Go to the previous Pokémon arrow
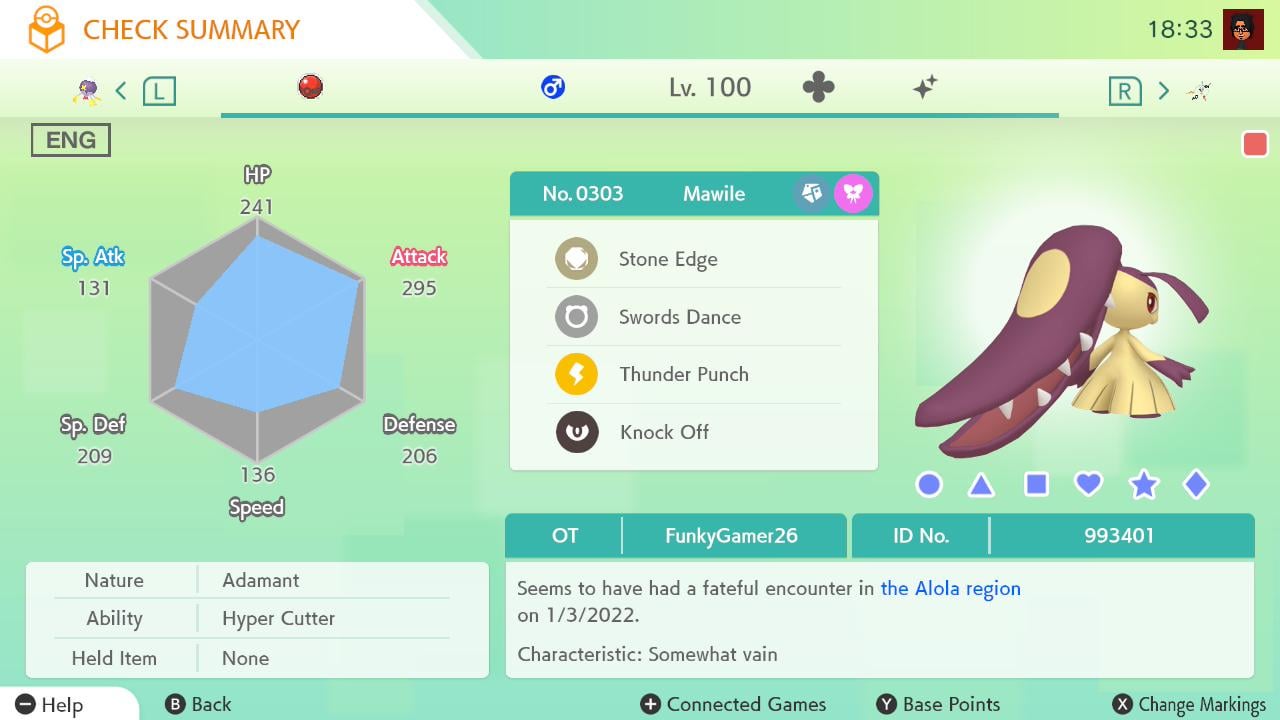The width and height of the screenshot is (1280, 720). coord(121,91)
